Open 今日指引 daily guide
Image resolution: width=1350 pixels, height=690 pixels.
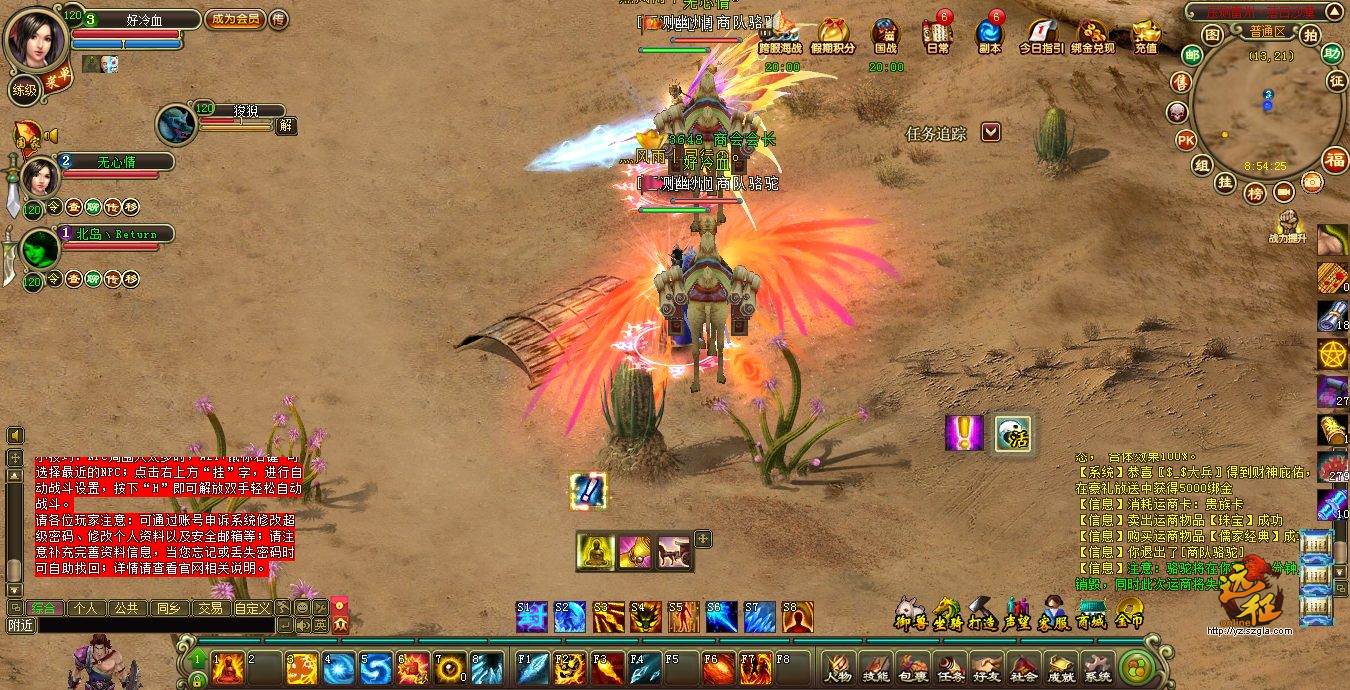coord(1041,34)
